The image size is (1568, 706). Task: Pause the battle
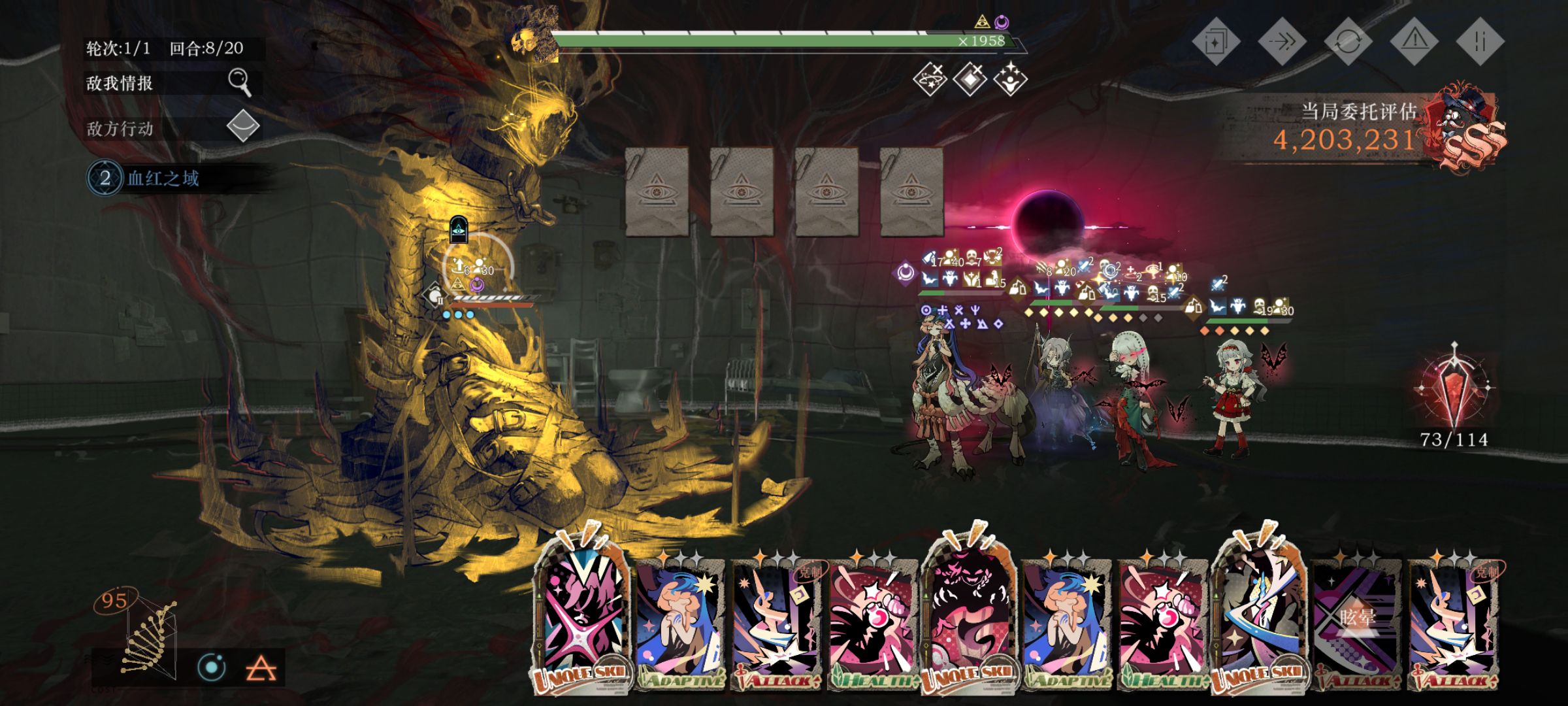pyautogui.click(x=1480, y=42)
